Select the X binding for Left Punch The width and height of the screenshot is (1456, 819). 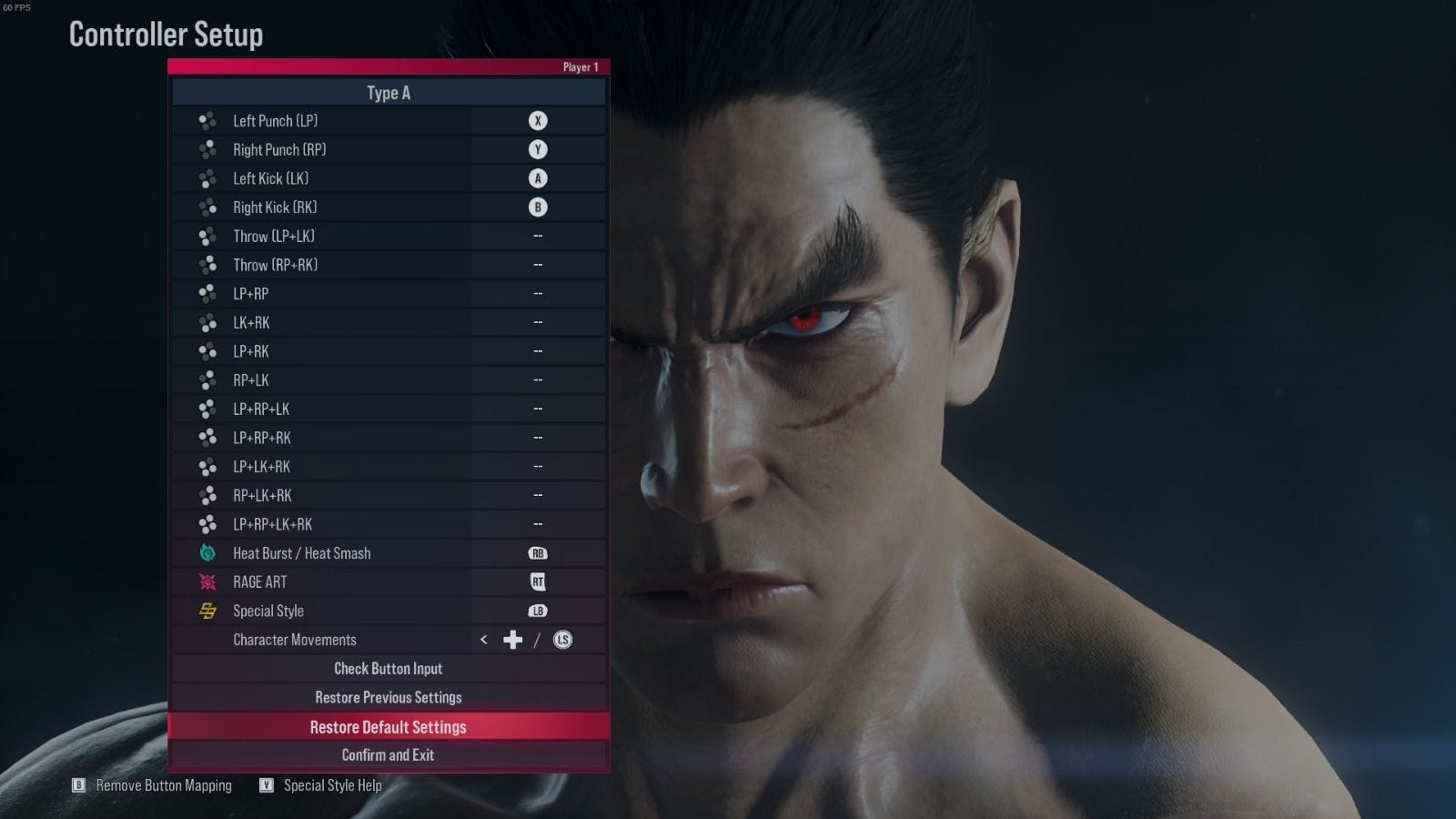539,120
